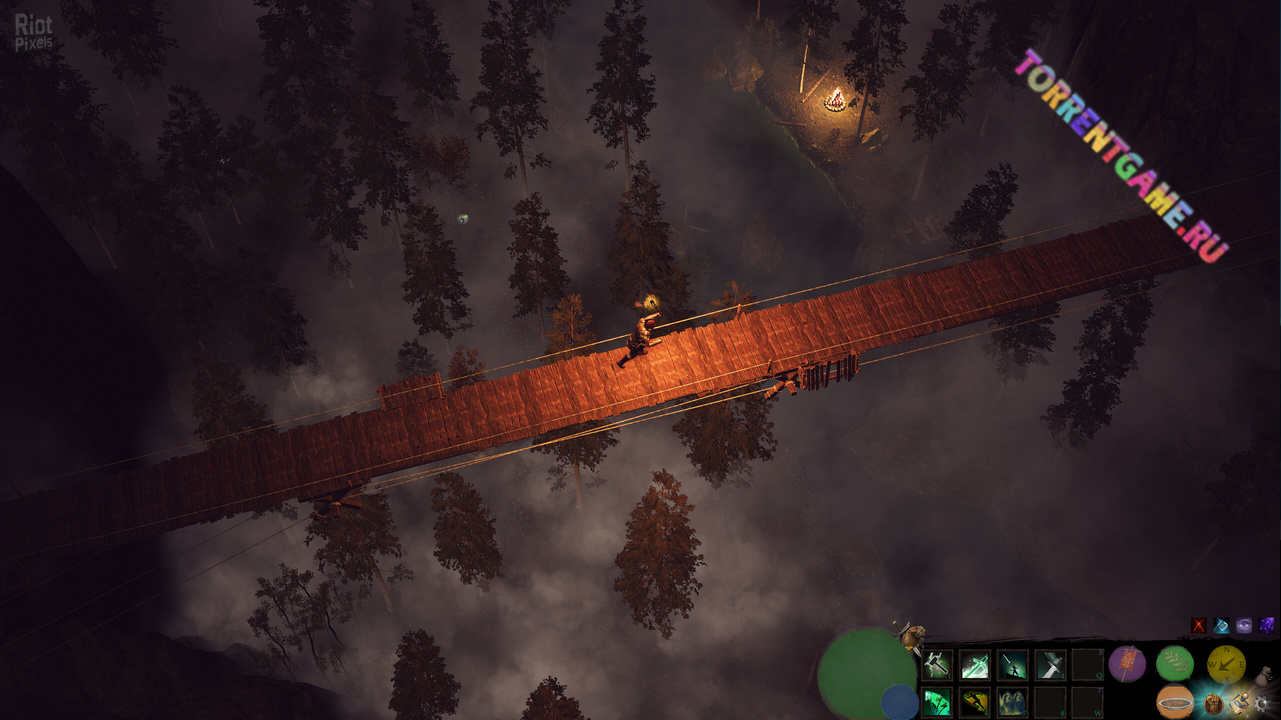Open the yellow compass map button
1281x720 pixels.
coord(1225,663)
